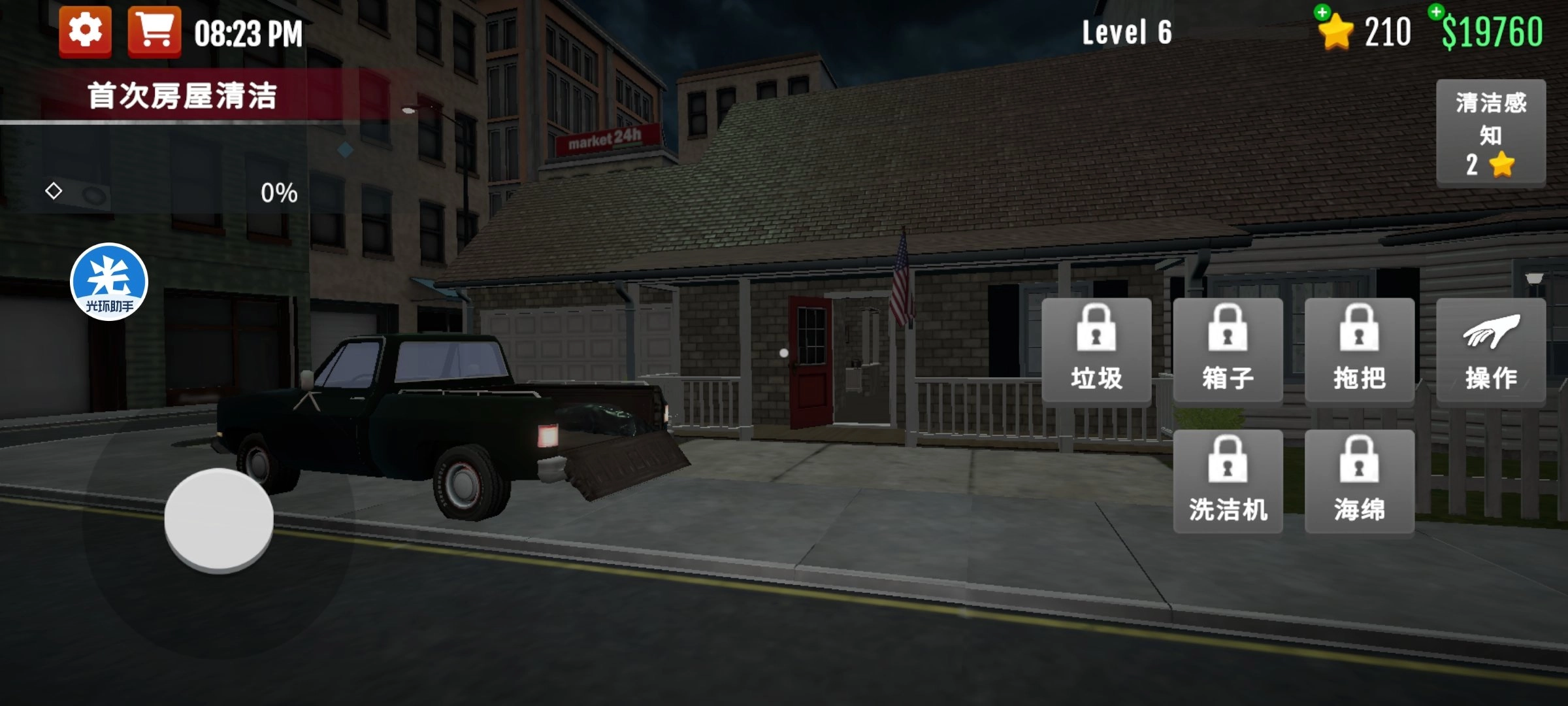Tap the diamond objective marker beside progress
The height and width of the screenshot is (706, 1568).
pos(53,192)
